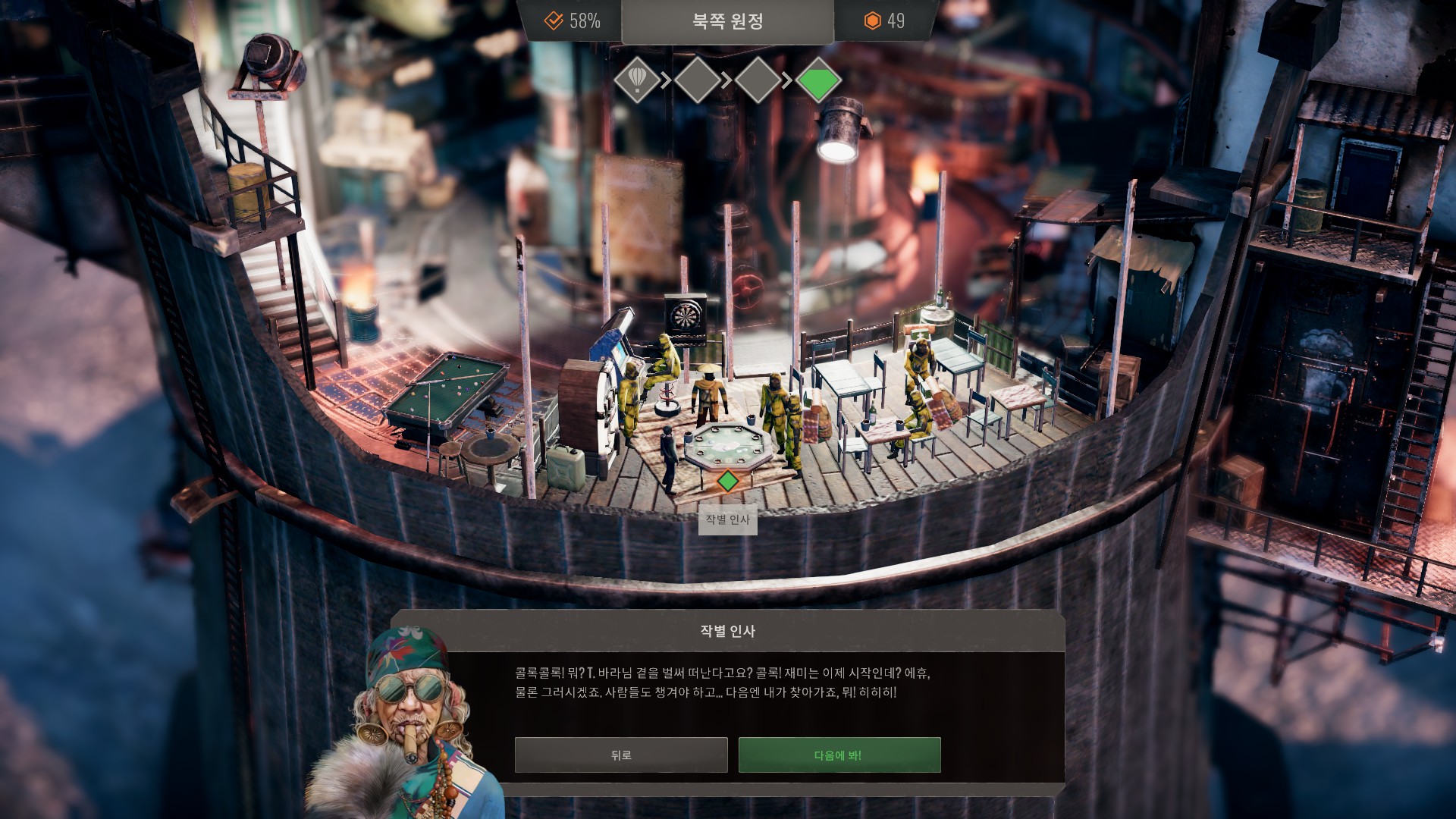Select the green diamond marker on the deck

[x=727, y=481]
